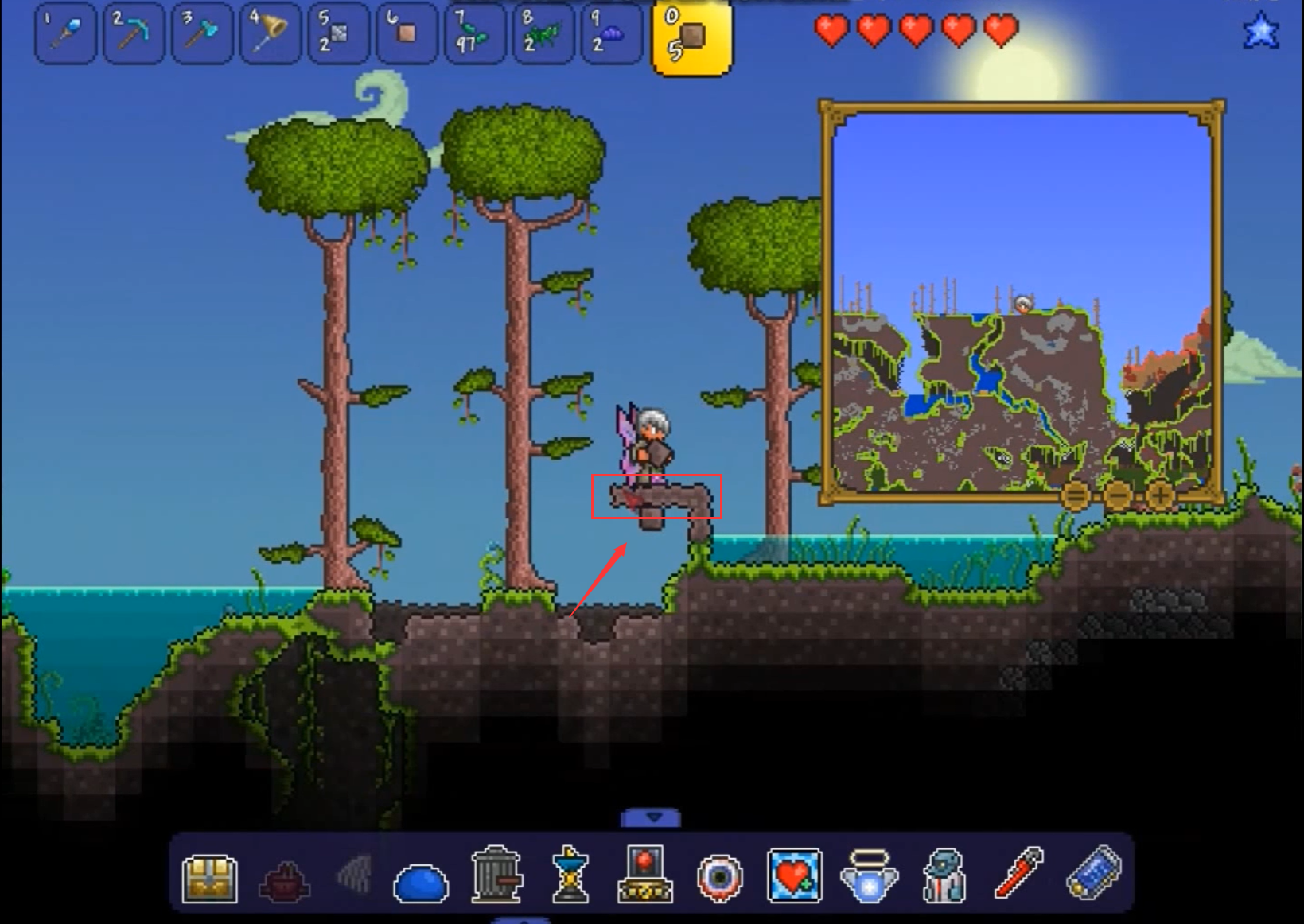This screenshot has width=1304, height=924.
Task: Pick the gray stone block stack in slot 5
Action: tap(337, 34)
